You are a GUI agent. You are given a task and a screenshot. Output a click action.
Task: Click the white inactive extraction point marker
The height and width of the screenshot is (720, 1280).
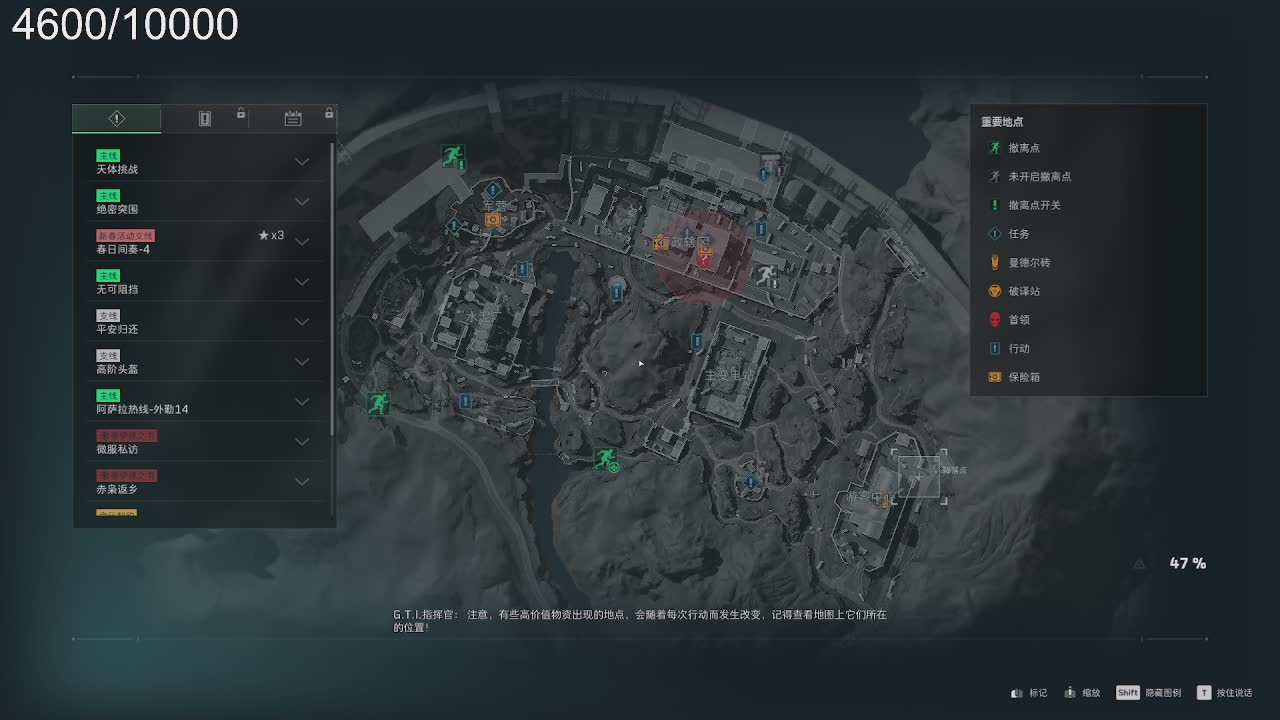coord(766,275)
